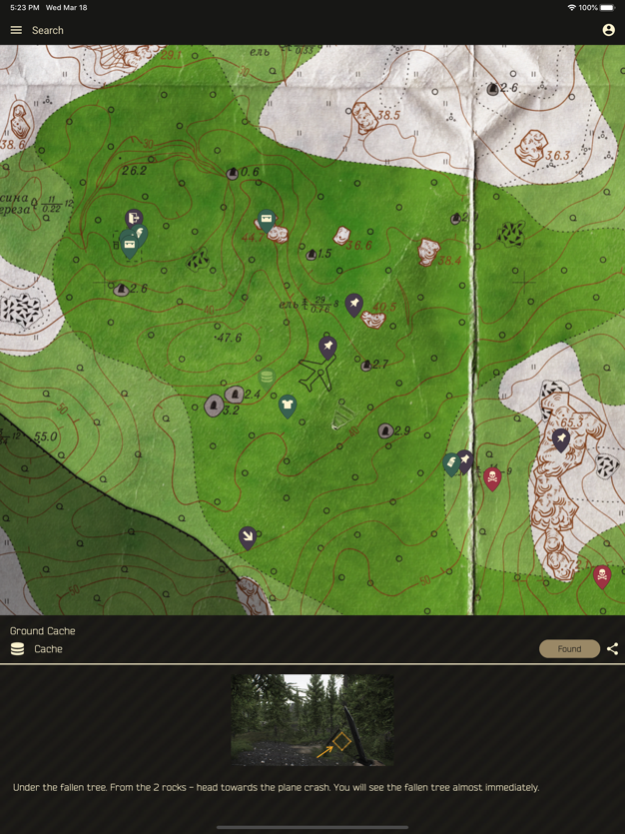Viewport: 625px width, 834px height.
Task: Select the purple exit-door map marker
Action: pos(134,218)
